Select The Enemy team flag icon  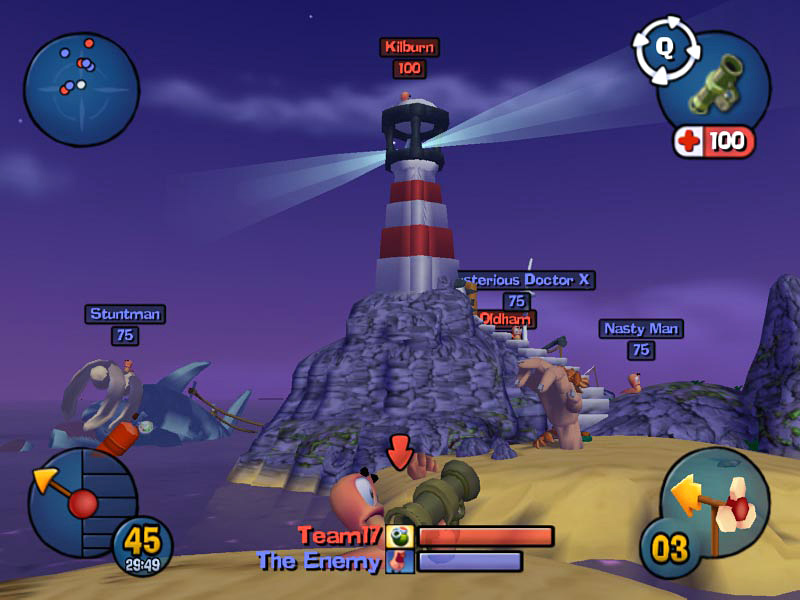(399, 562)
